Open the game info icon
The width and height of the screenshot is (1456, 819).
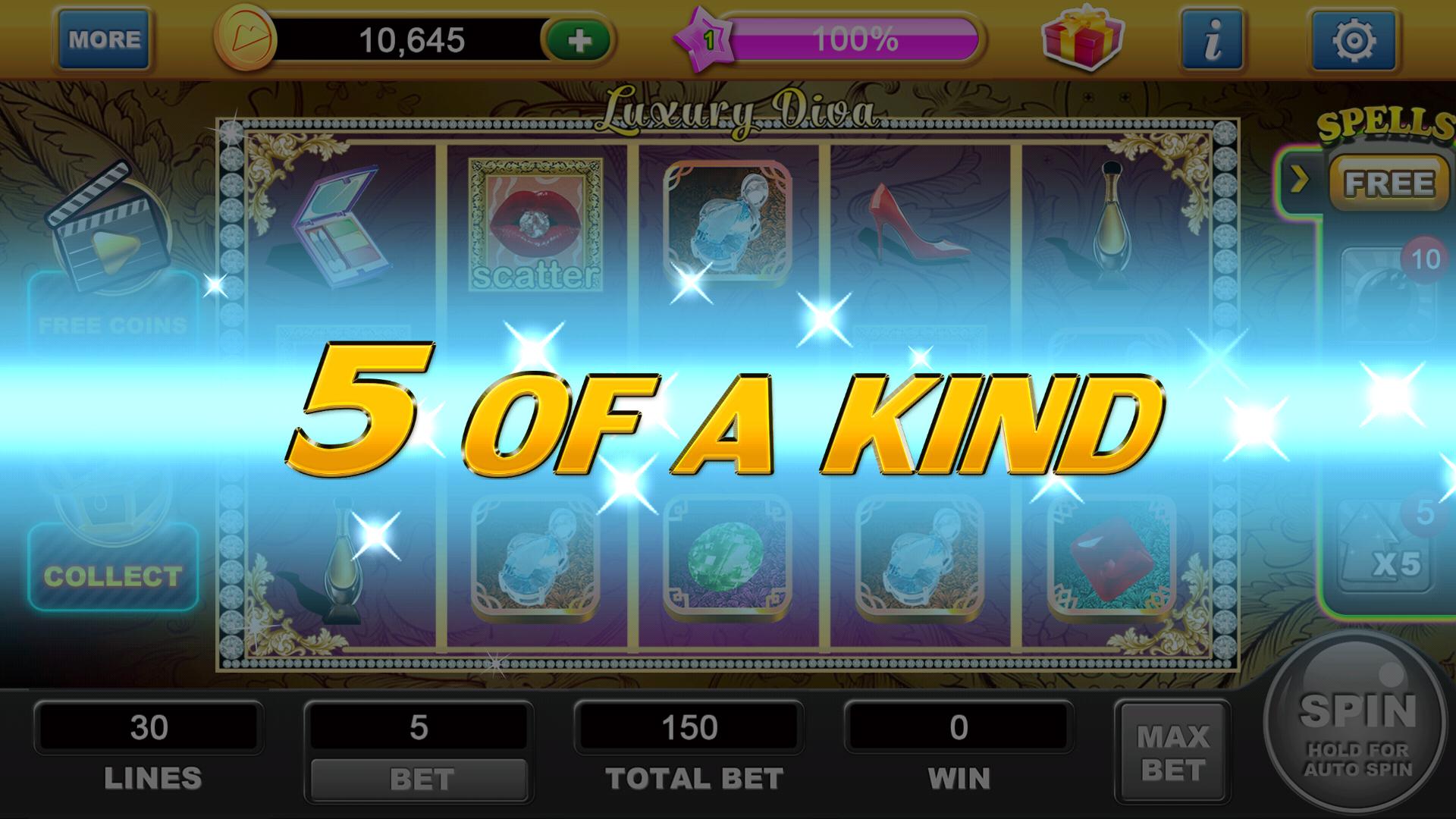(x=1212, y=36)
